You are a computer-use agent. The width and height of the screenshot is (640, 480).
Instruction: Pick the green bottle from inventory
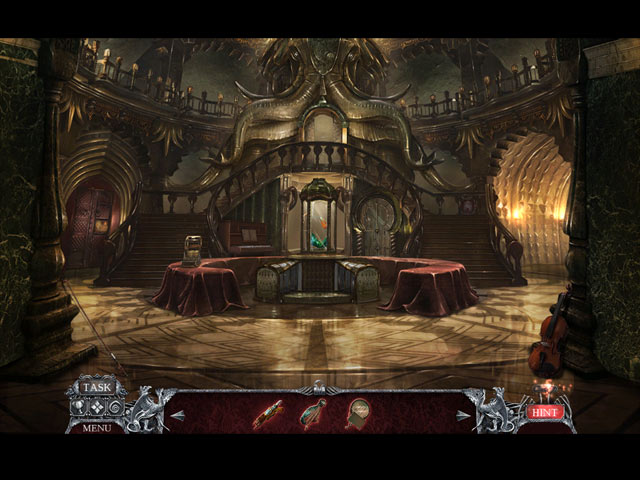click(x=313, y=411)
